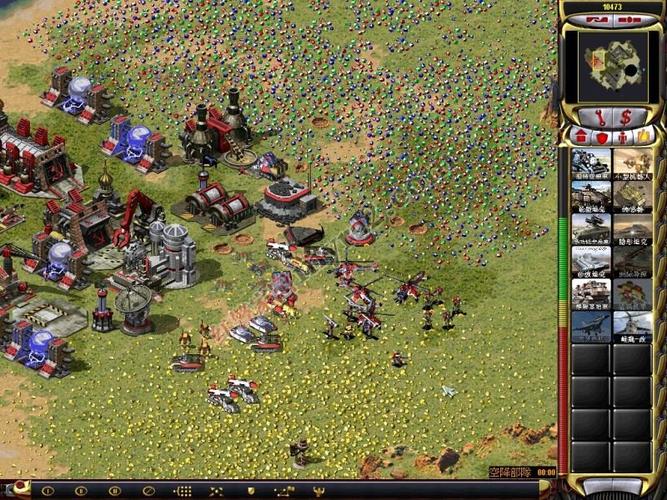Image resolution: width=667 pixels, height=500 pixels.
Task: Click the radar minimap
Action: click(612, 66)
